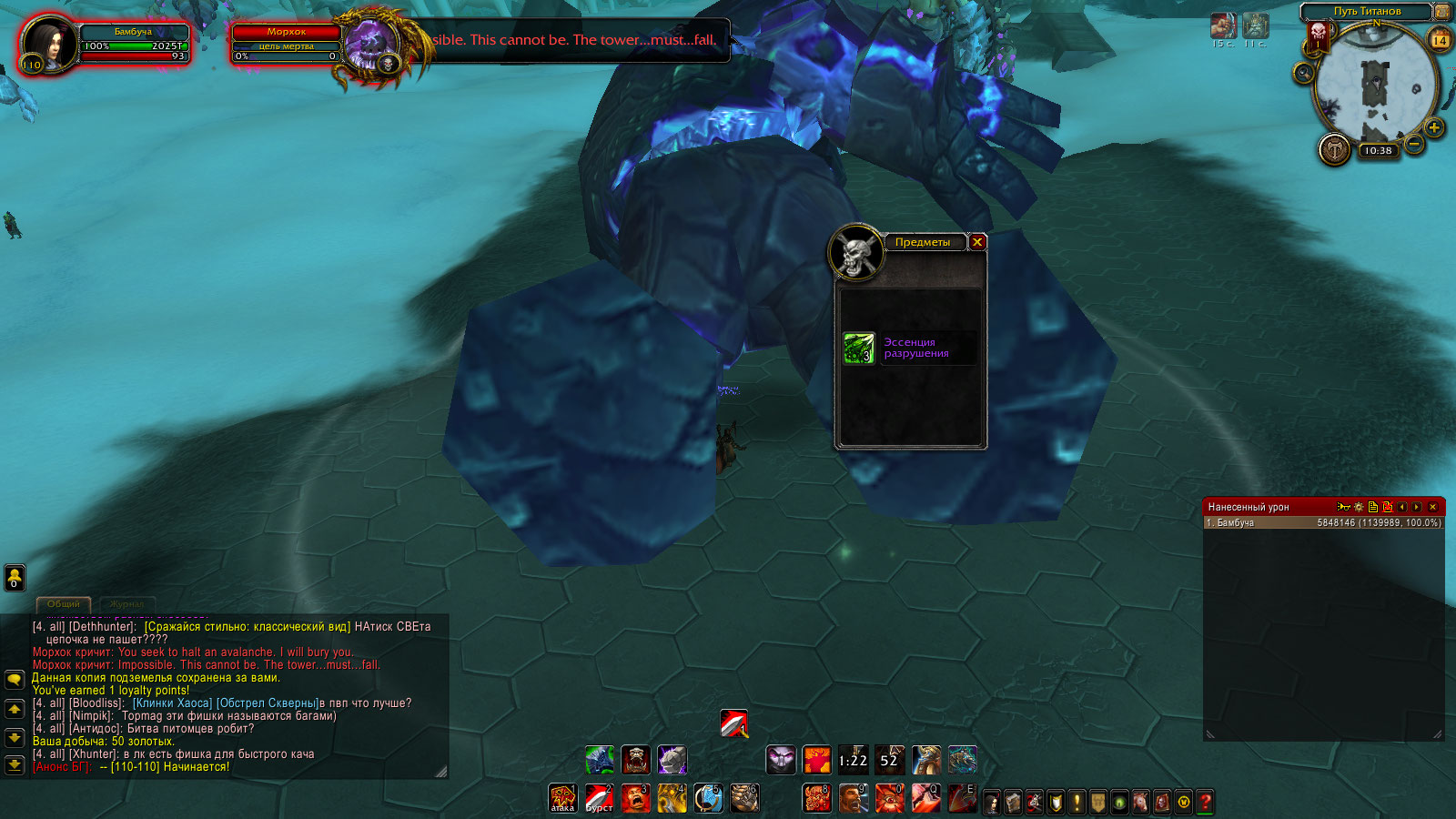Zoom out the minimap

coord(1413,144)
